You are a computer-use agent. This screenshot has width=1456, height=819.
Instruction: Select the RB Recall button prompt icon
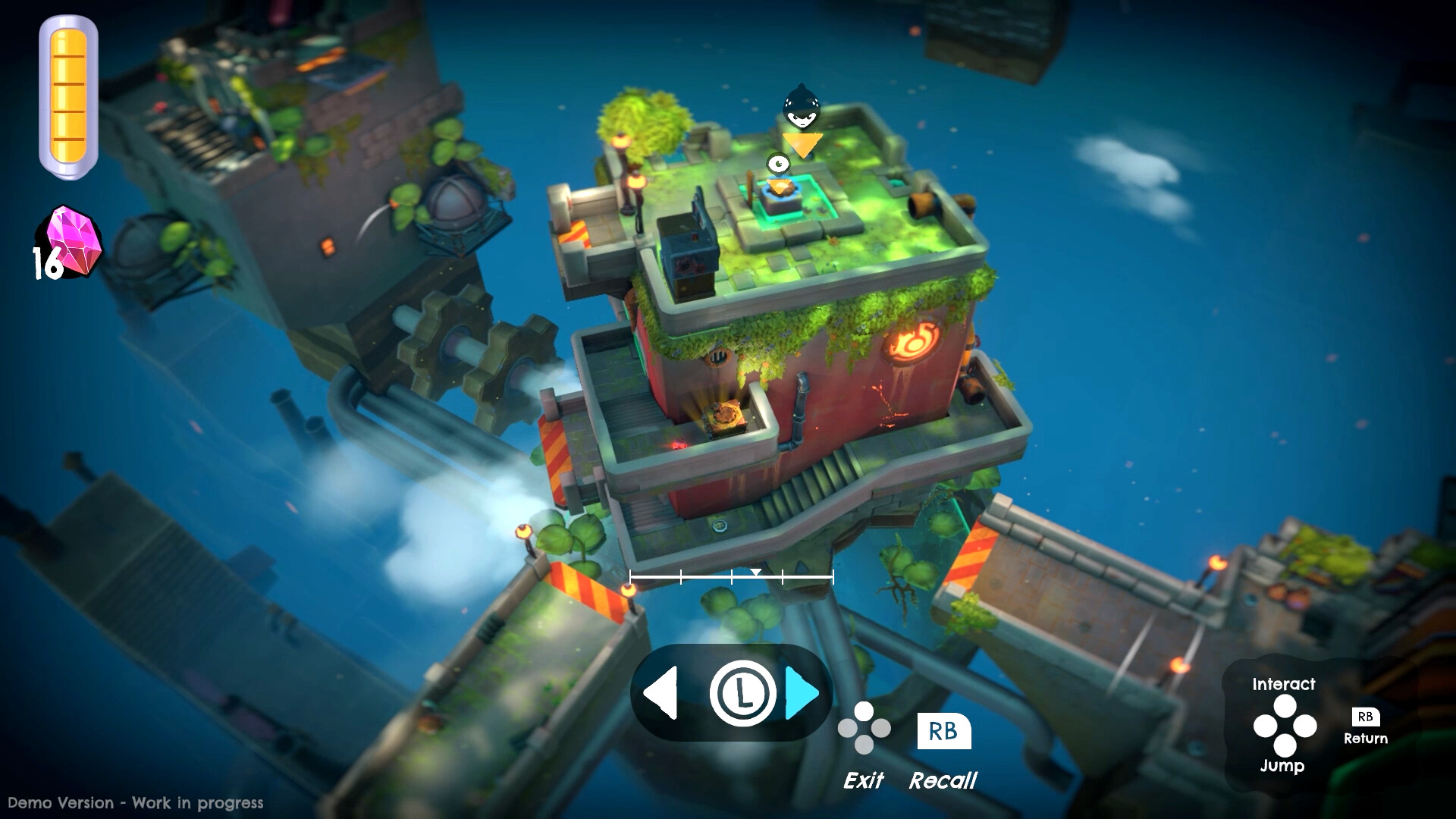point(943,730)
